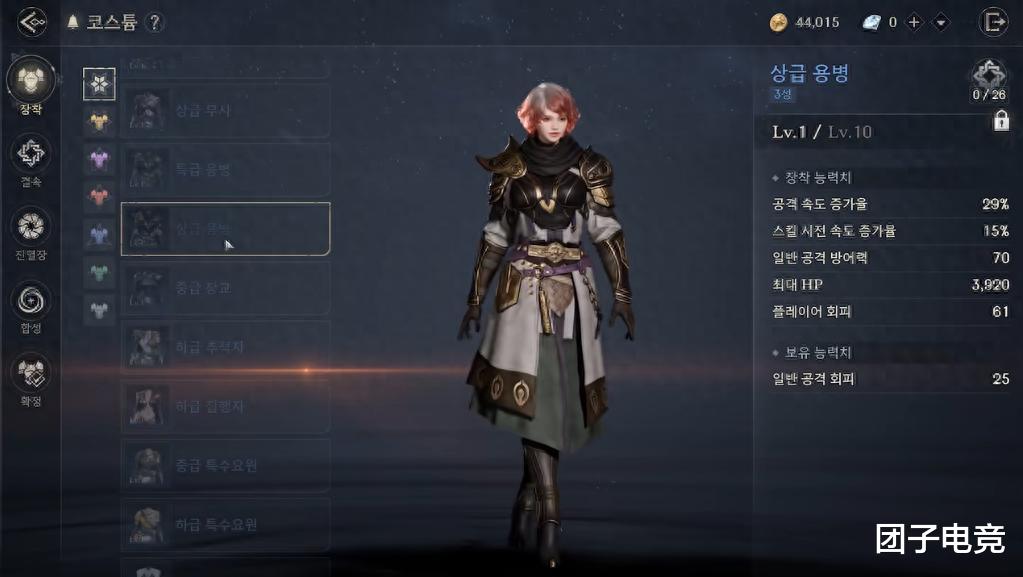Go back using the top-left arrow button
1023x577 pixels.
32,22
